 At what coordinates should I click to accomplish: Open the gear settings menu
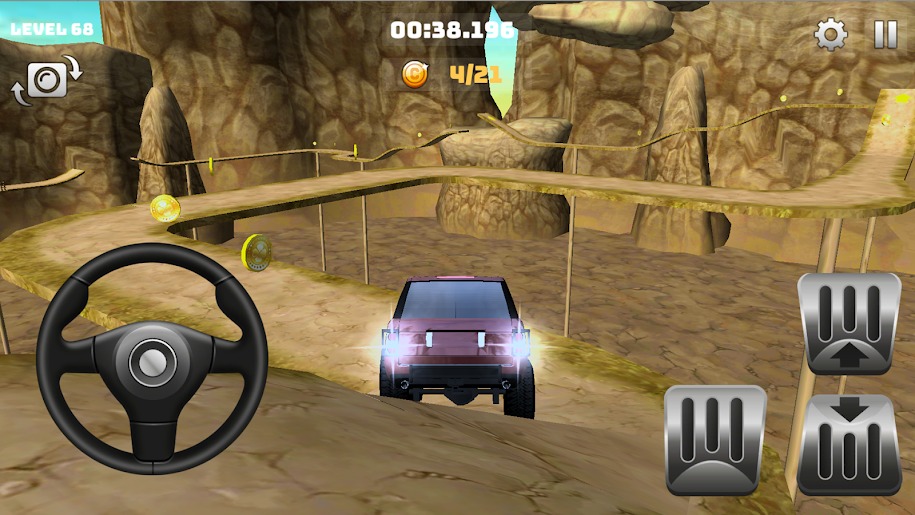tap(830, 35)
